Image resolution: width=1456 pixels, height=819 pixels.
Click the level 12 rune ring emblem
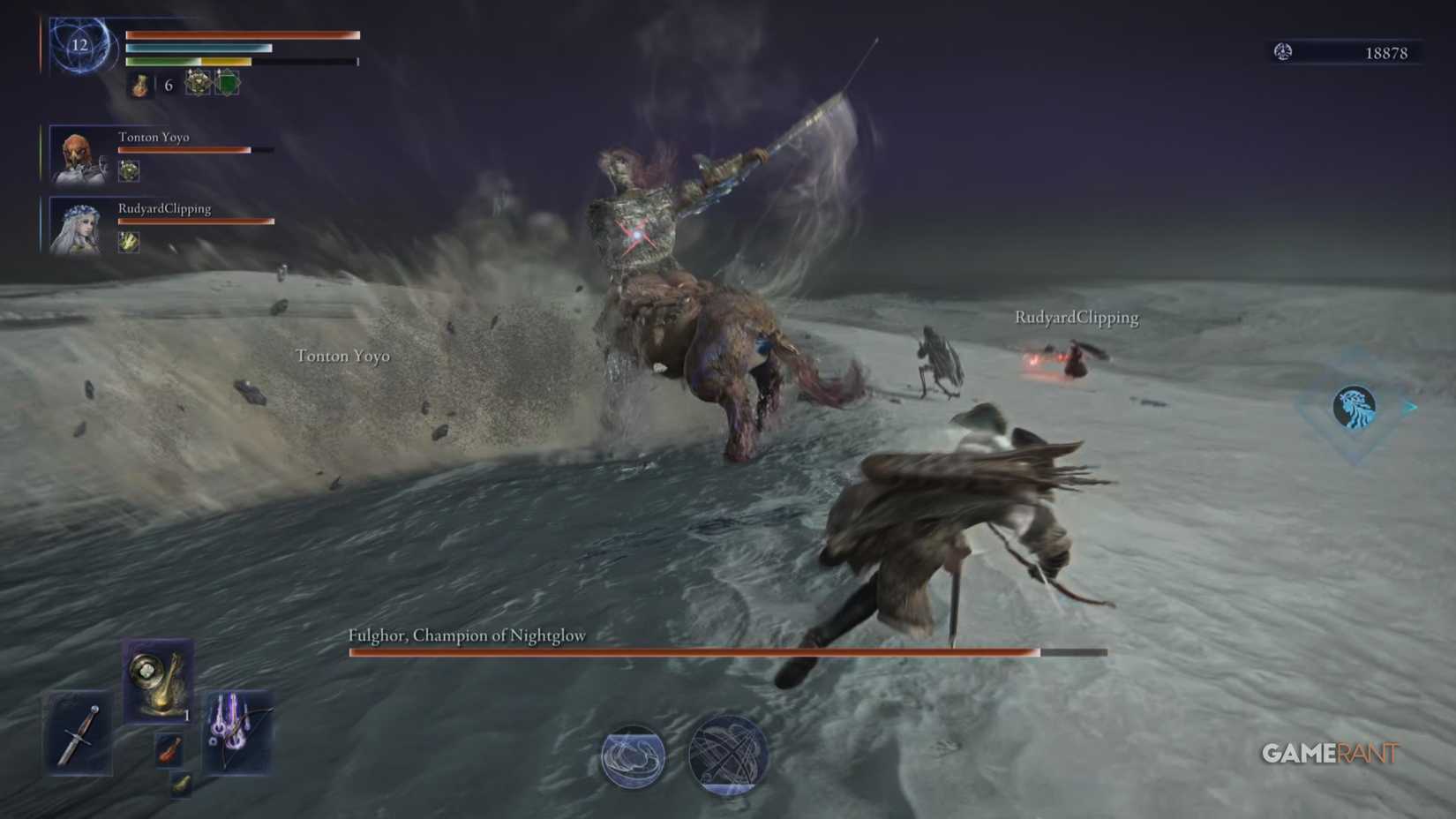79,47
